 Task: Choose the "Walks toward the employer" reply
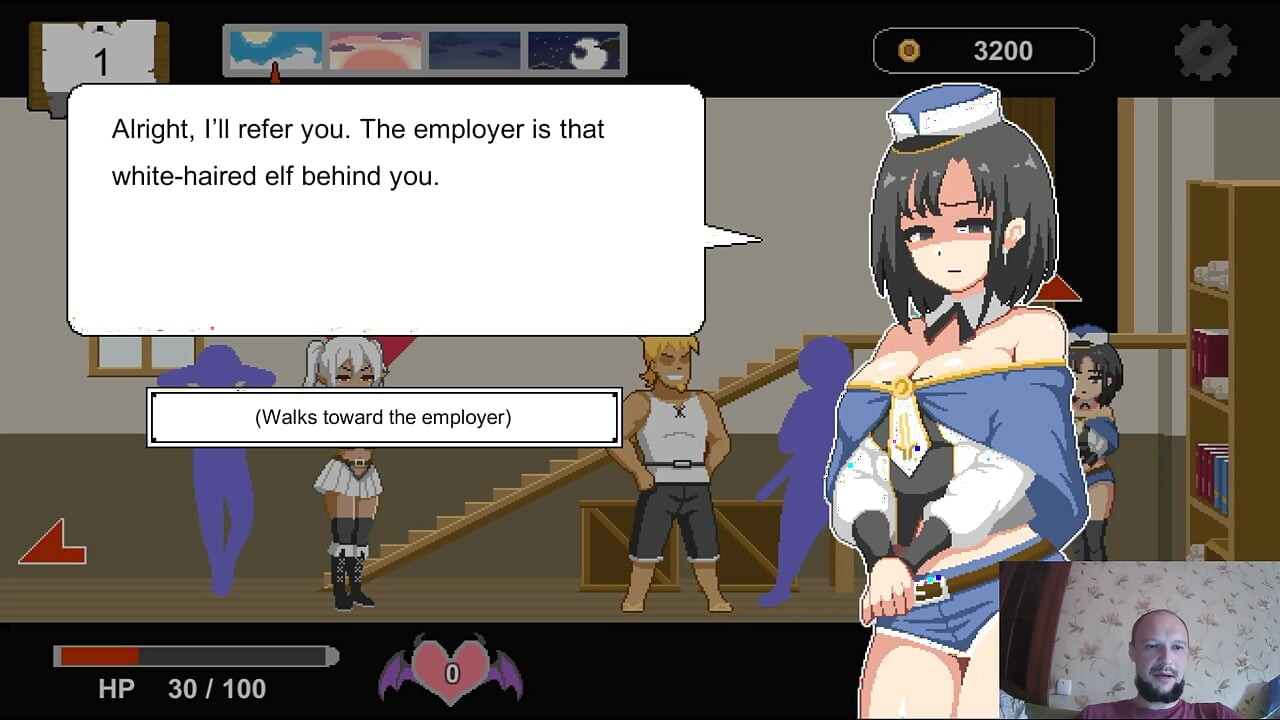[x=384, y=418]
